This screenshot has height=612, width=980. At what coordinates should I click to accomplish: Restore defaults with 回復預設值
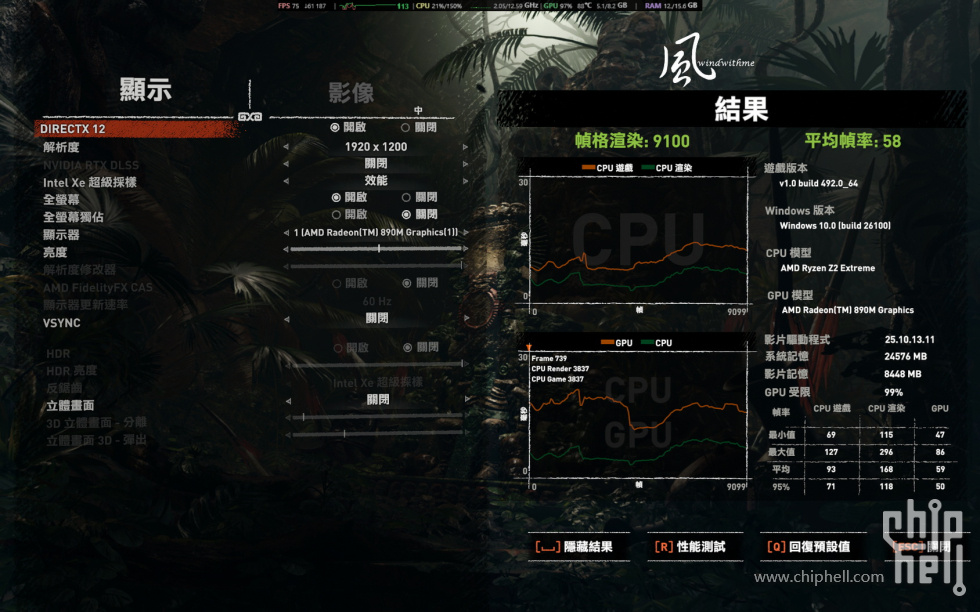point(808,547)
